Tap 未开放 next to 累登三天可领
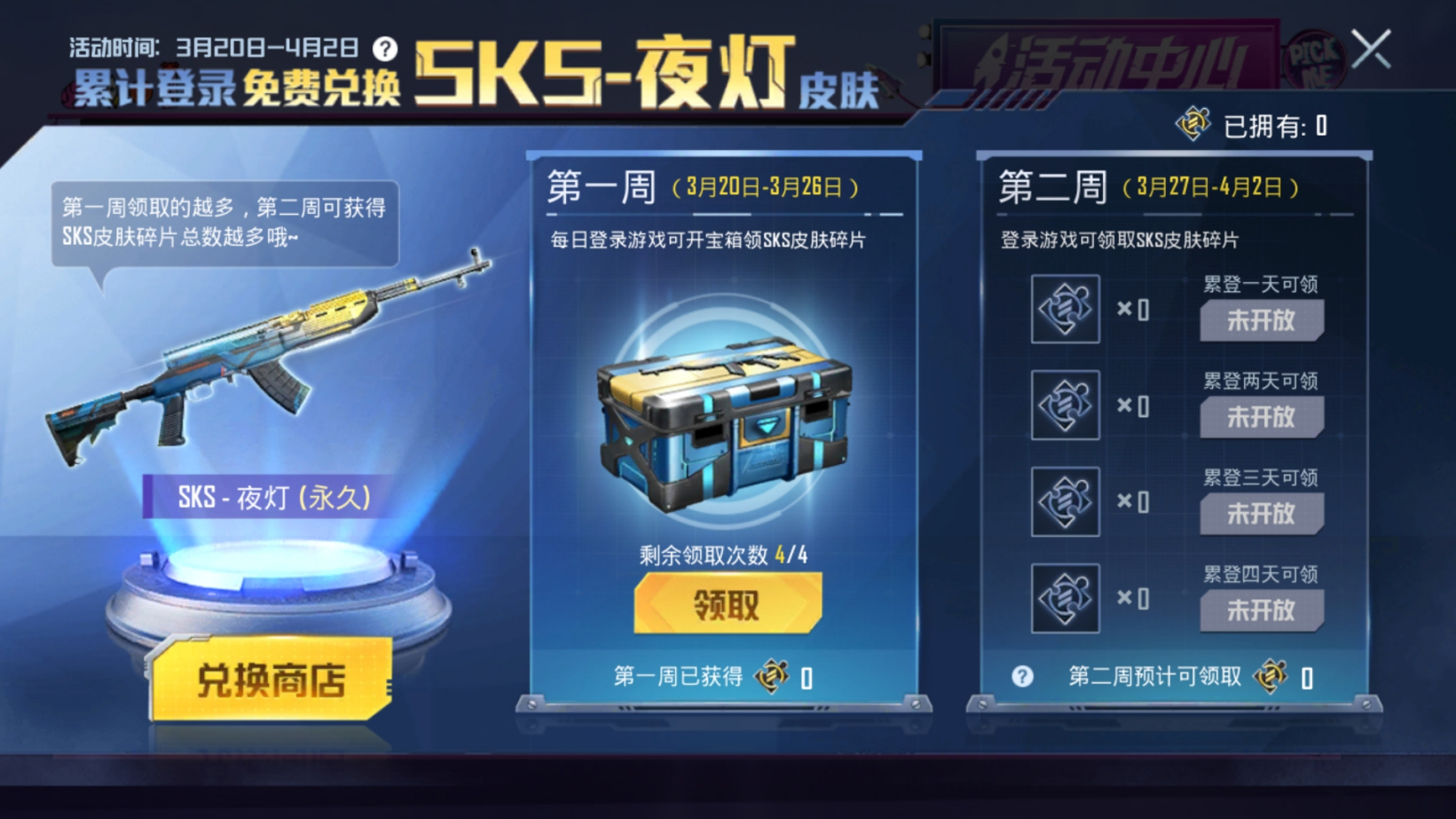Viewport: 1456px width, 819px height. [x=1262, y=513]
